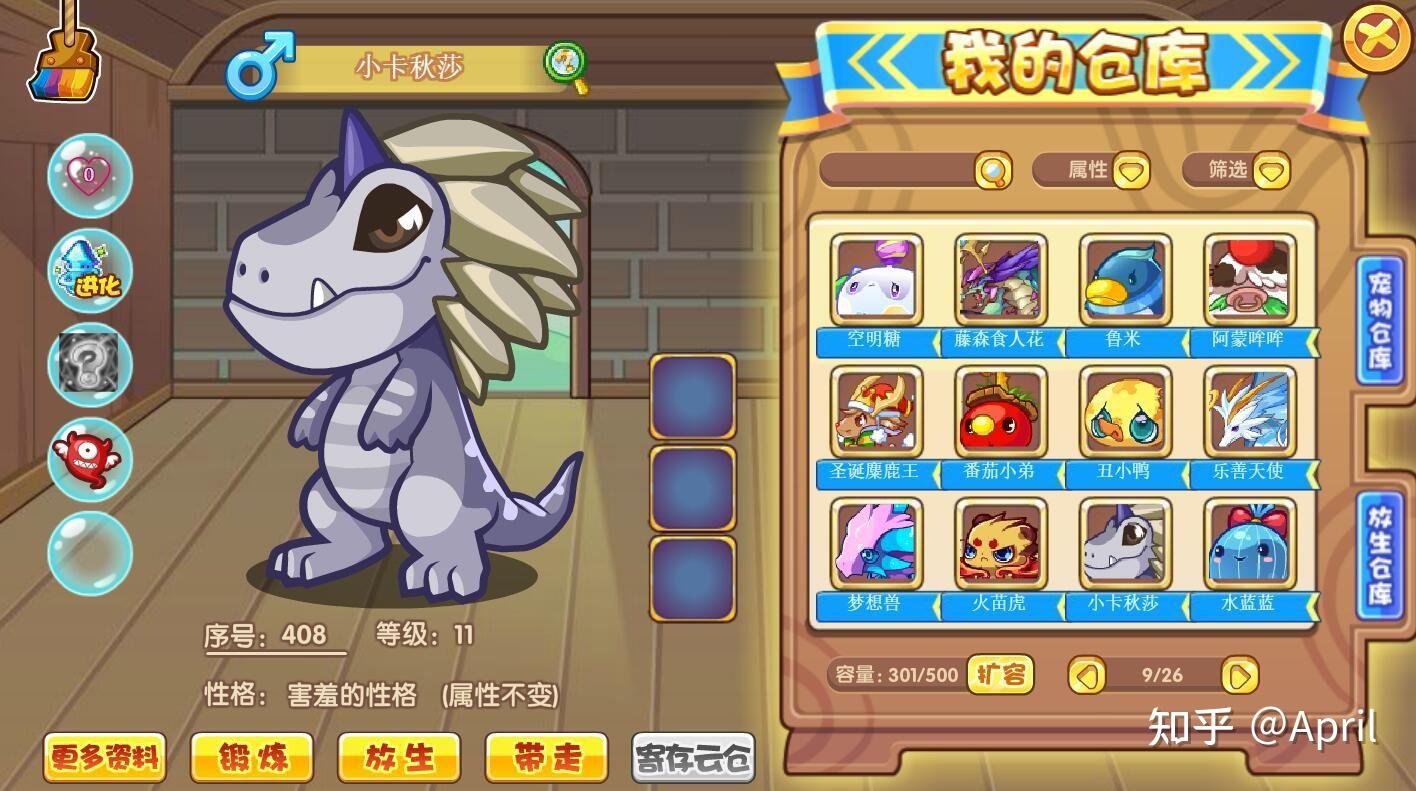Go to the previous warehouse page

point(1087,676)
